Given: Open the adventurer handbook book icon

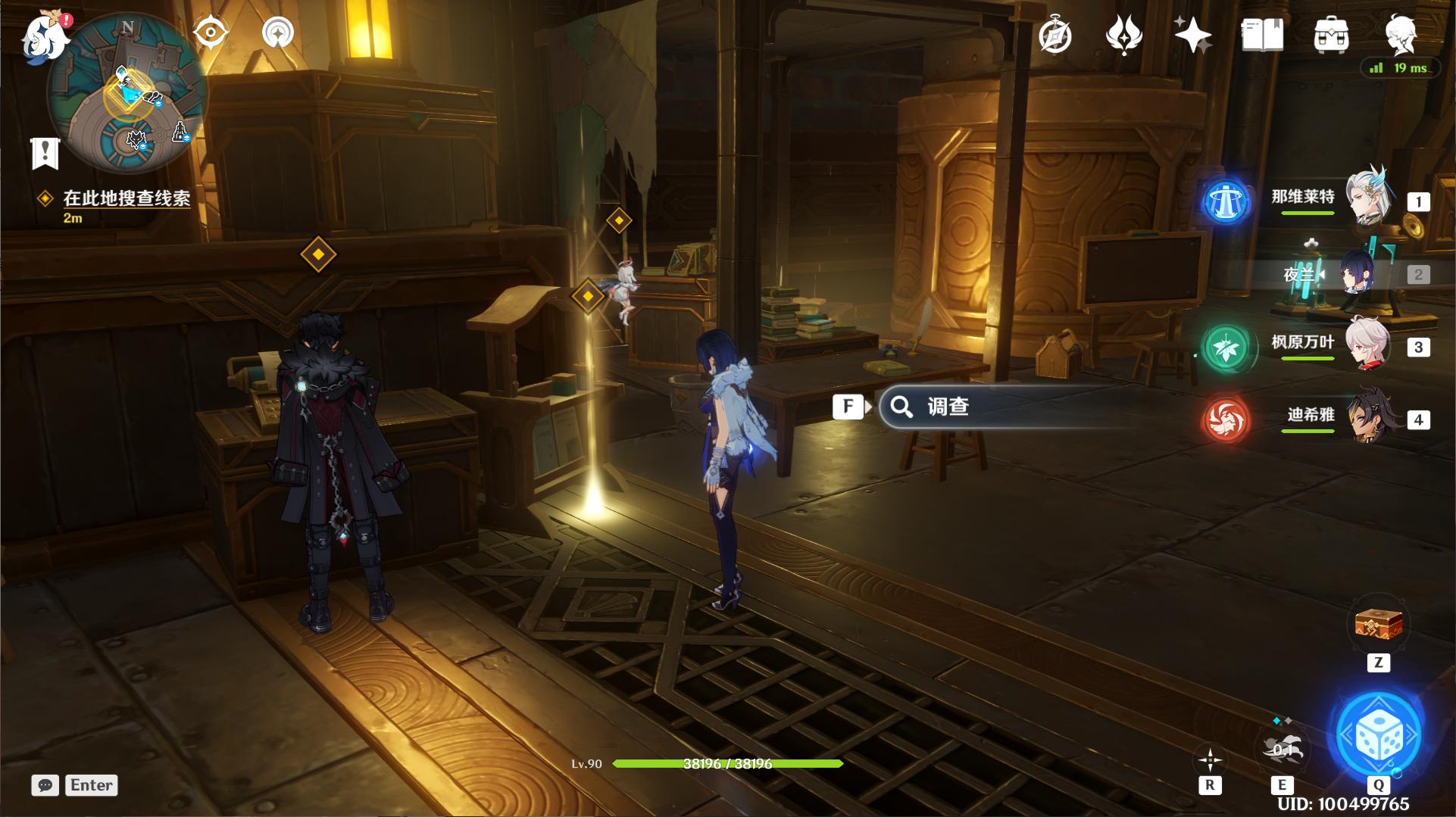Looking at the screenshot, I should 1262,35.
